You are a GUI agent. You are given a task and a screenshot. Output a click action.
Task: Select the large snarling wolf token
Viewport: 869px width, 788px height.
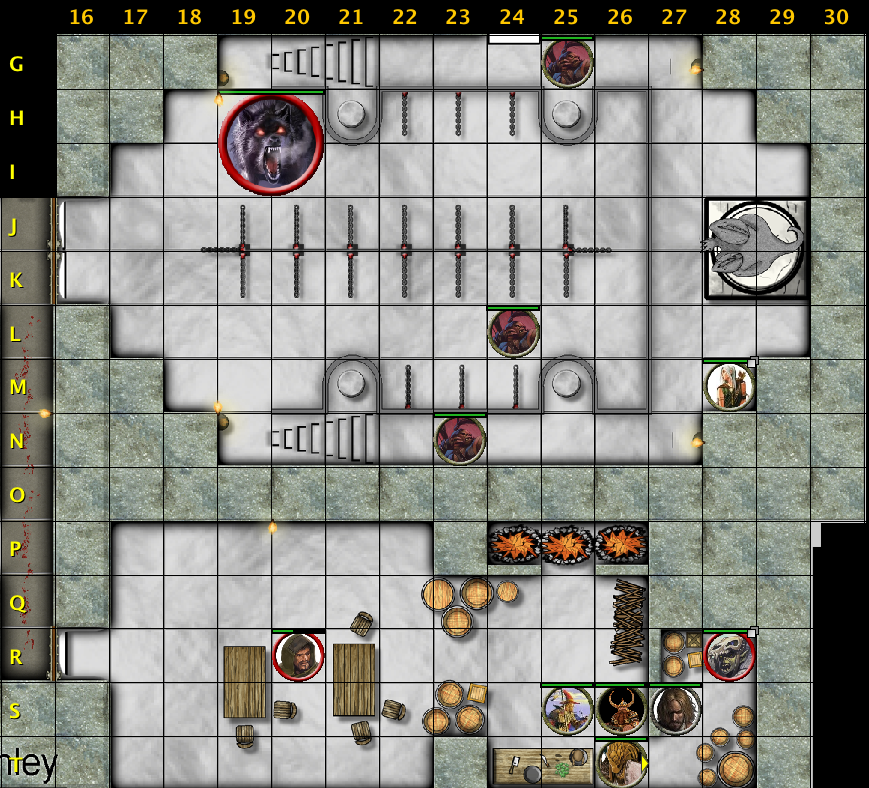[271, 144]
